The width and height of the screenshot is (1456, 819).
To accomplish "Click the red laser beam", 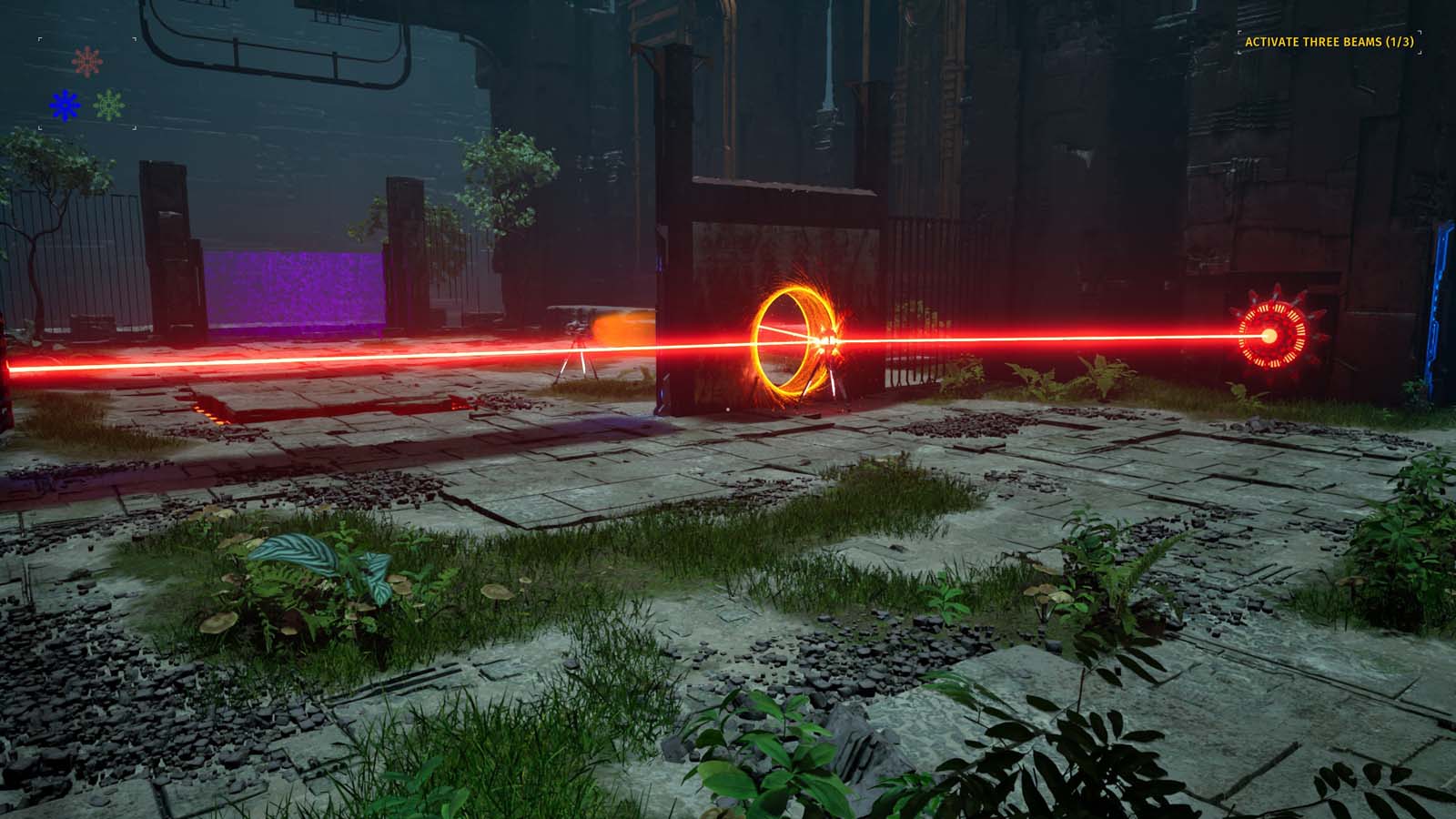I will (x=1046, y=337).
